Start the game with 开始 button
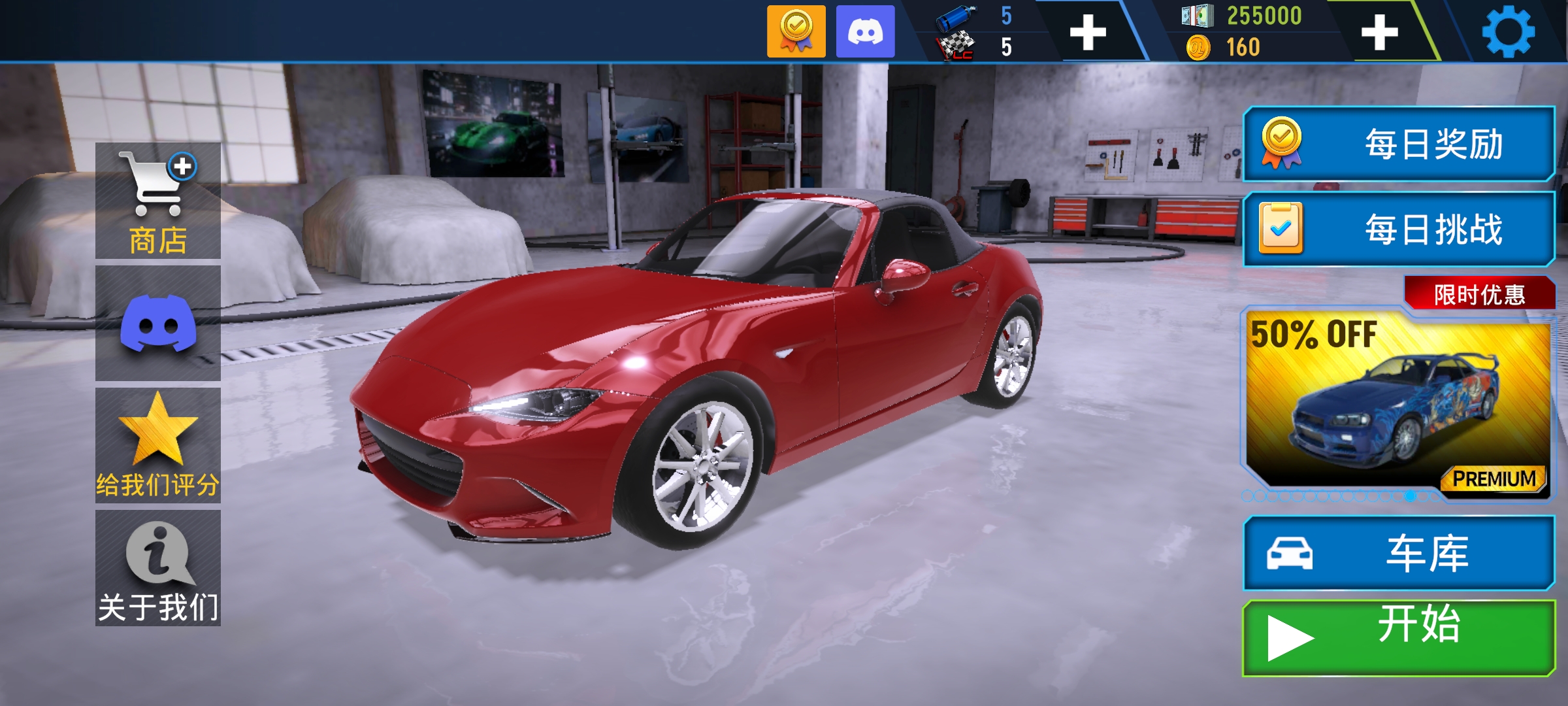The height and width of the screenshot is (706, 1568). point(1398,637)
